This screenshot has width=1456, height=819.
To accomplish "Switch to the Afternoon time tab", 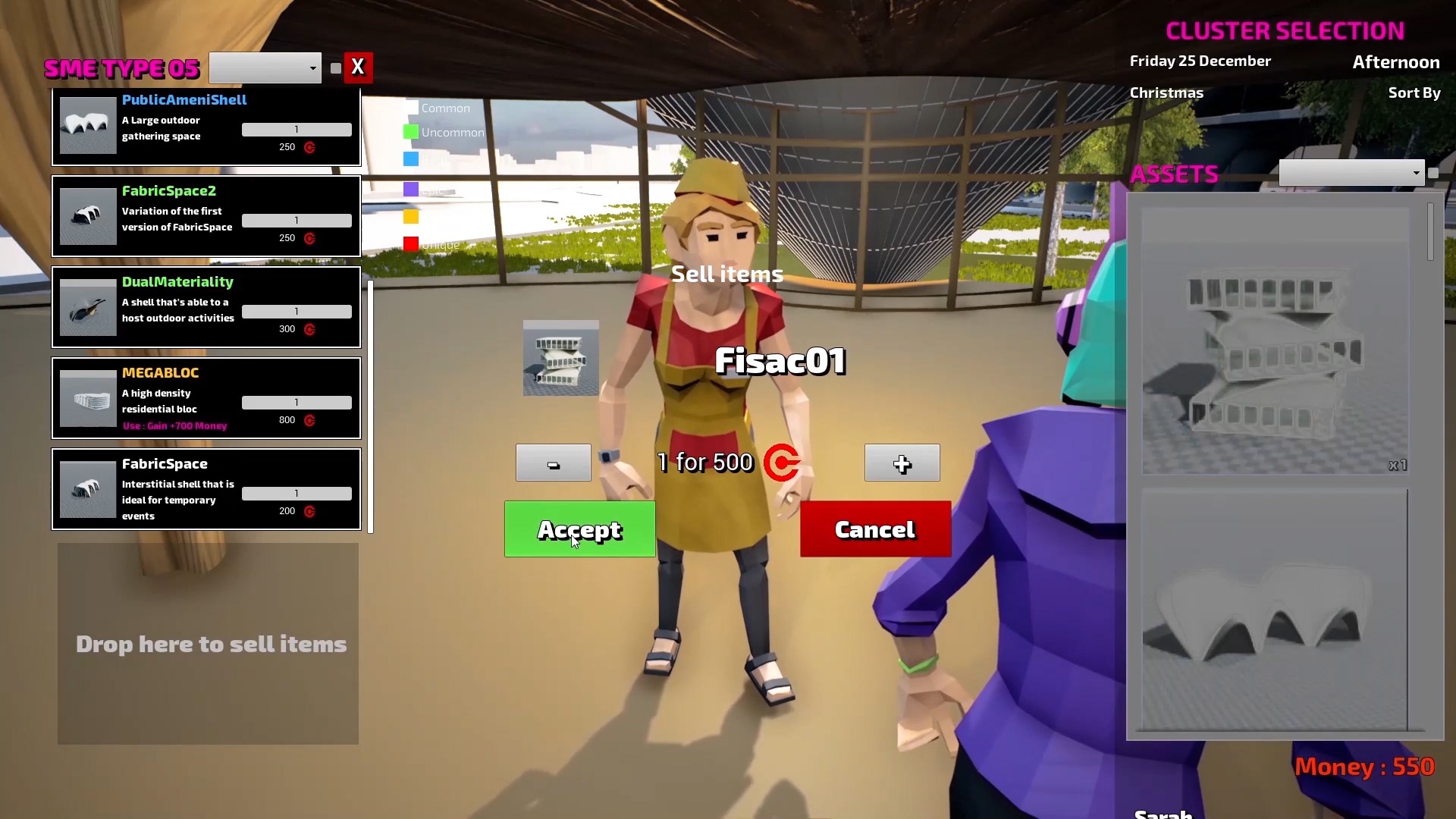I will (1396, 62).
